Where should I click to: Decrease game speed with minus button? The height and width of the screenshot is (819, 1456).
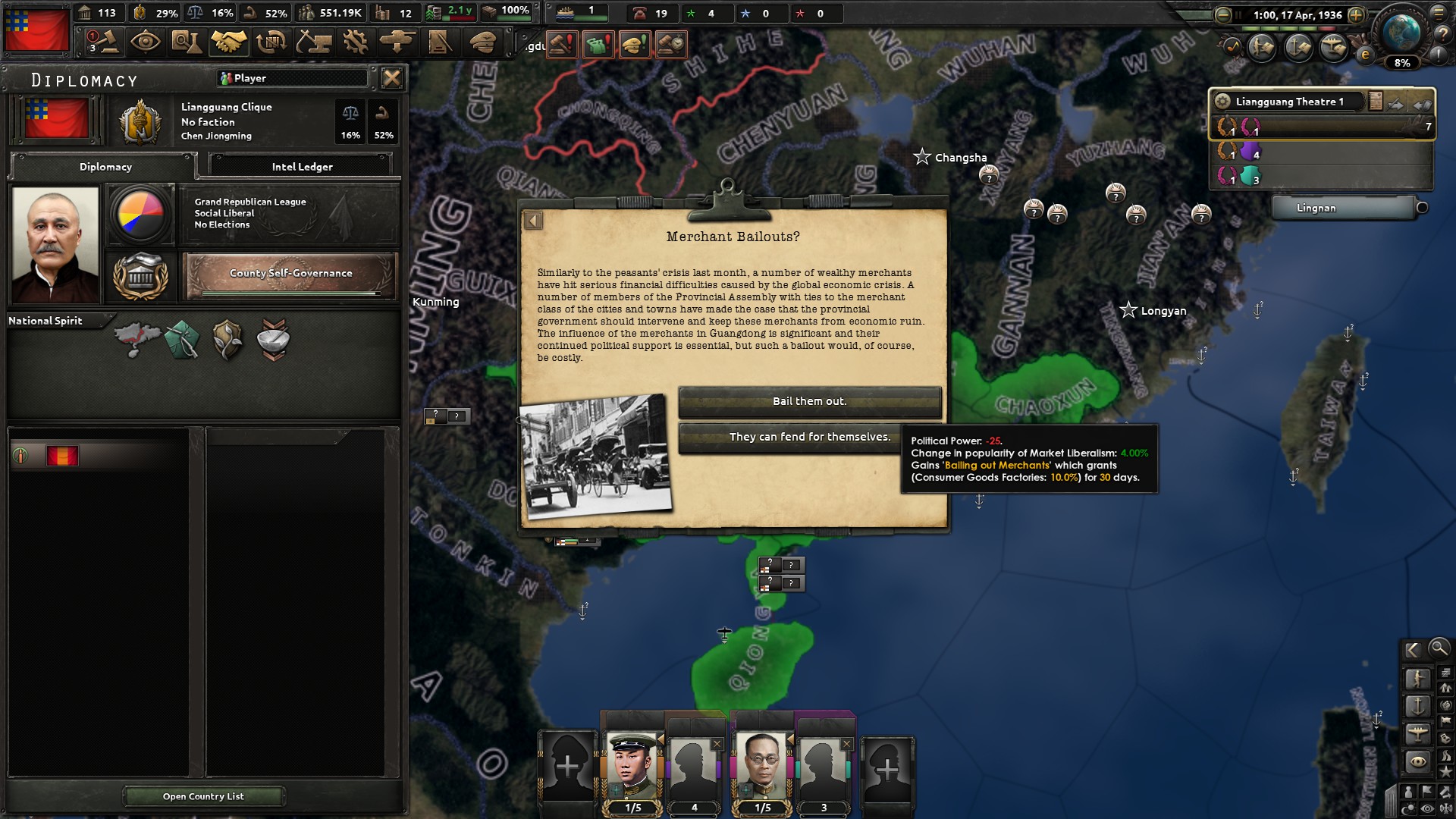tap(1222, 14)
